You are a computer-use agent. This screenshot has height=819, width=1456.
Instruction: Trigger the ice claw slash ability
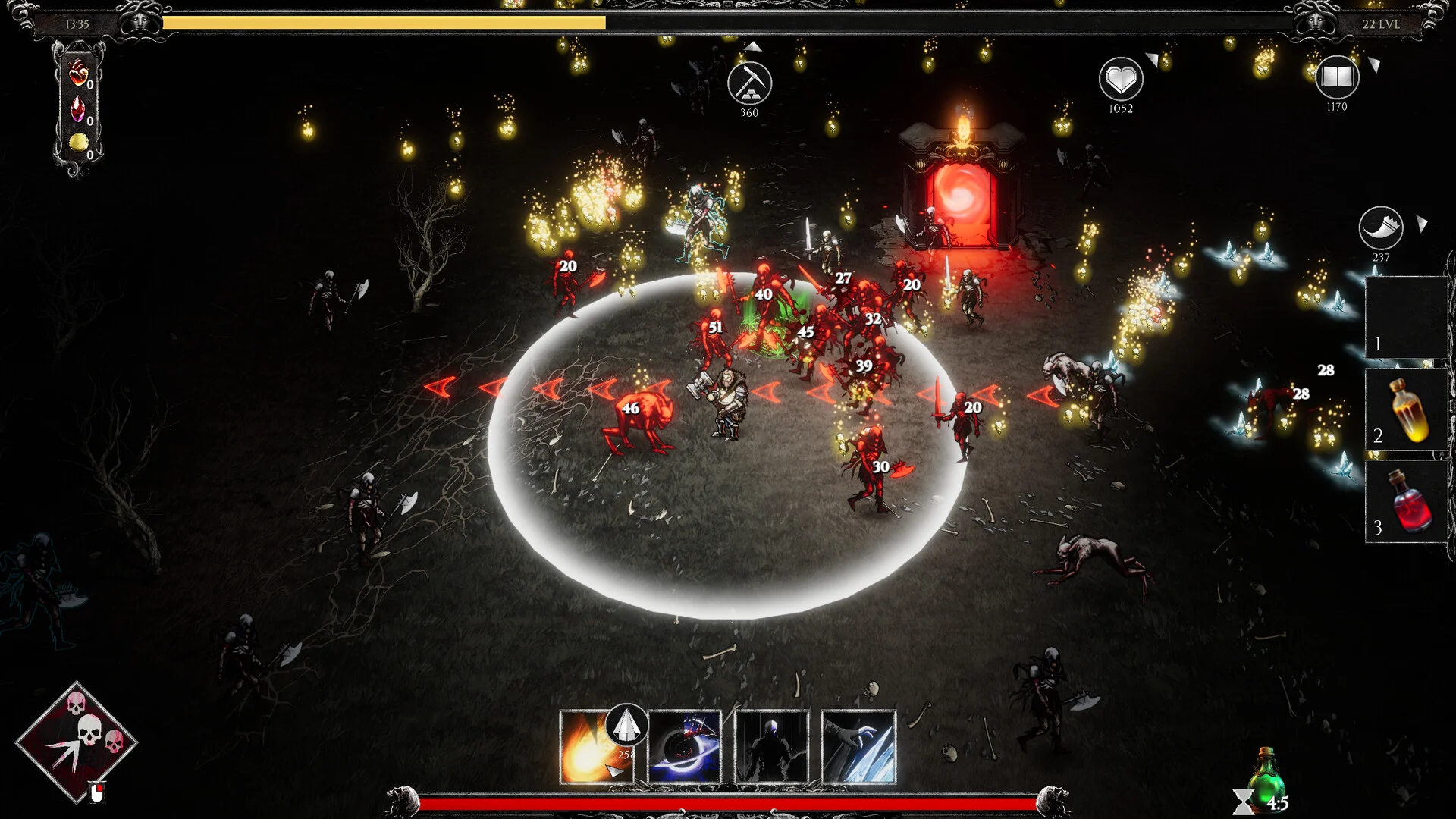(858, 747)
